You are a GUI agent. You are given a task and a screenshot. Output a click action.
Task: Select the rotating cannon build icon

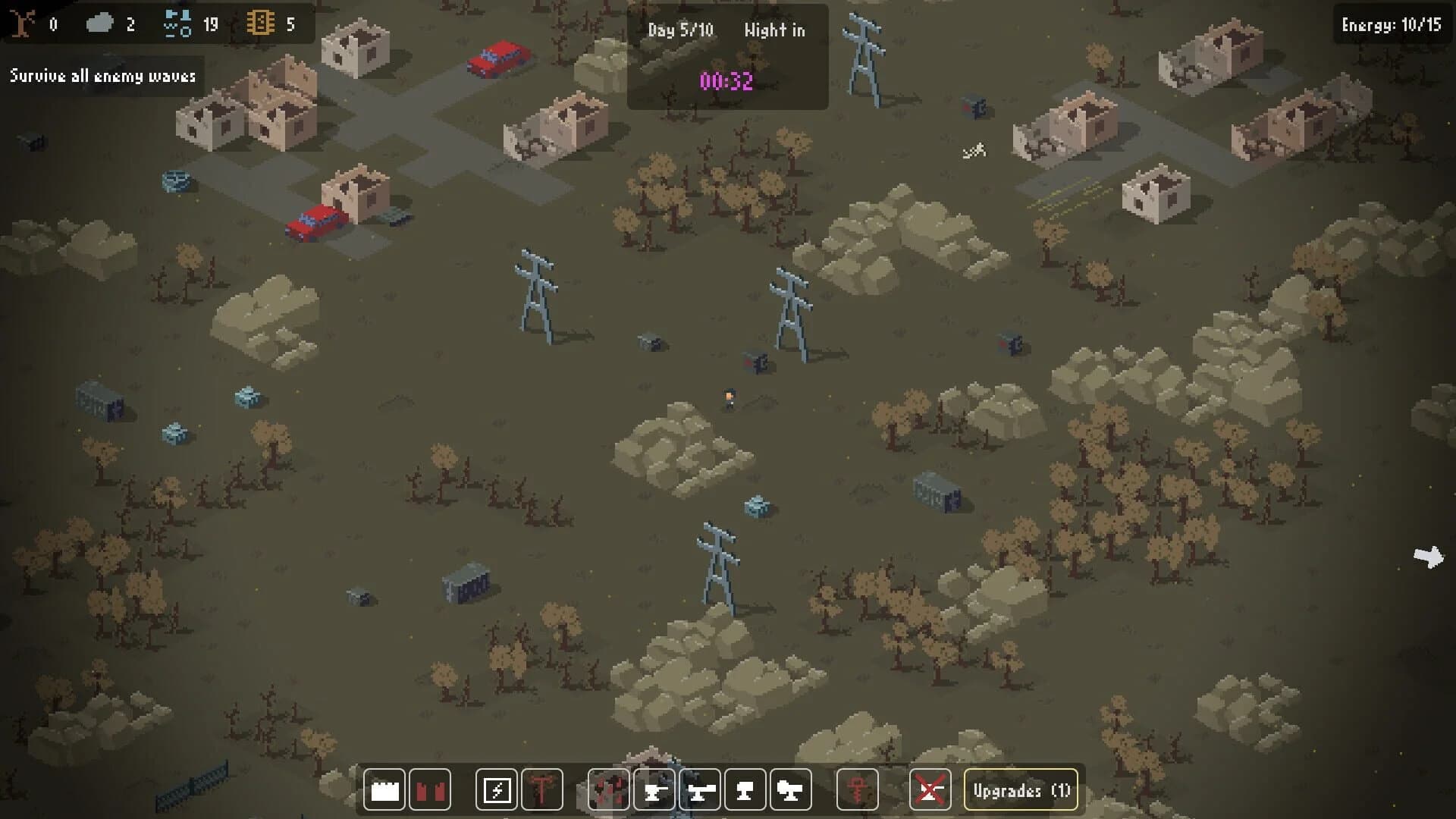[x=791, y=789]
